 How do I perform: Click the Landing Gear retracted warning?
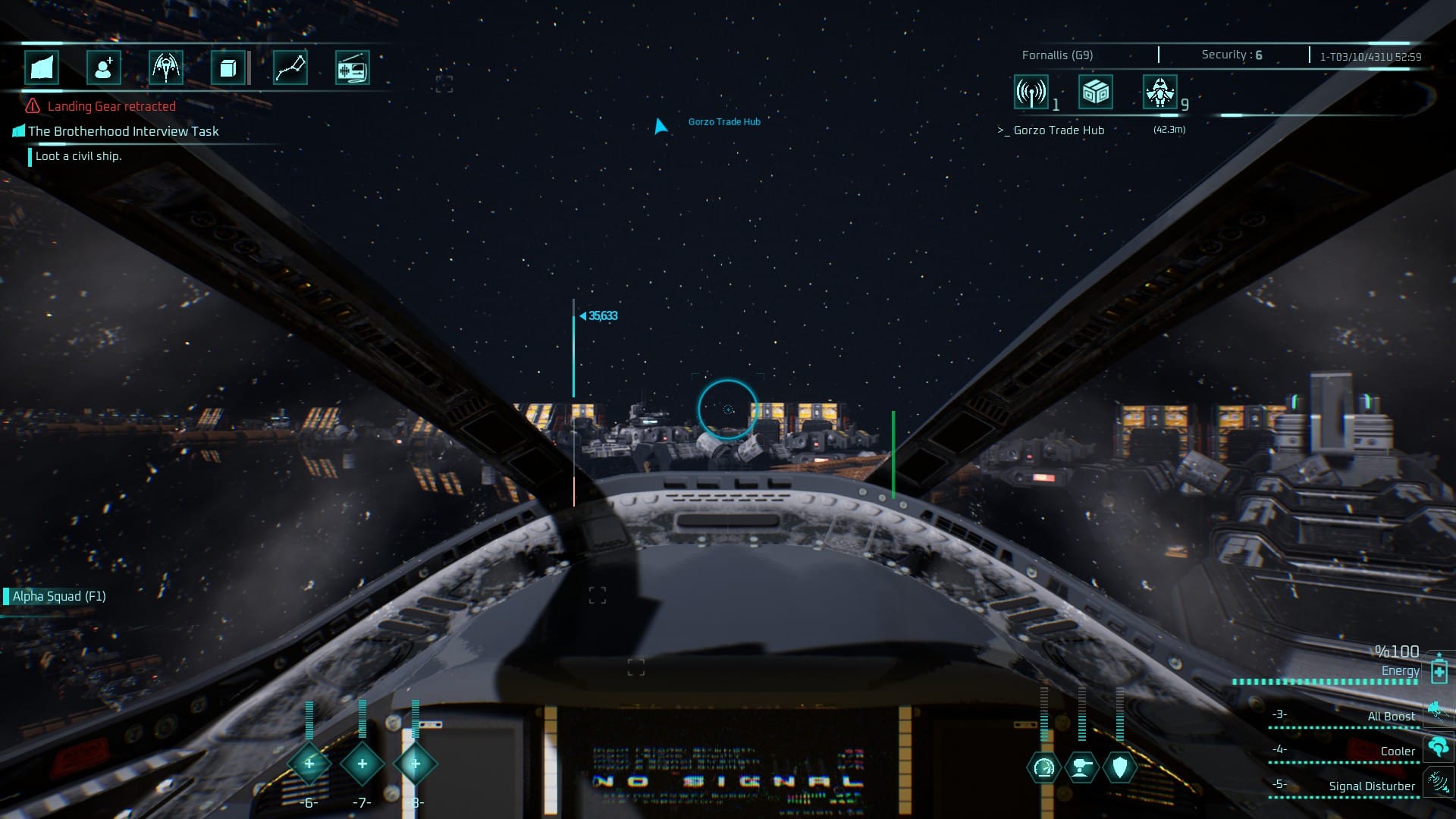coord(111,106)
